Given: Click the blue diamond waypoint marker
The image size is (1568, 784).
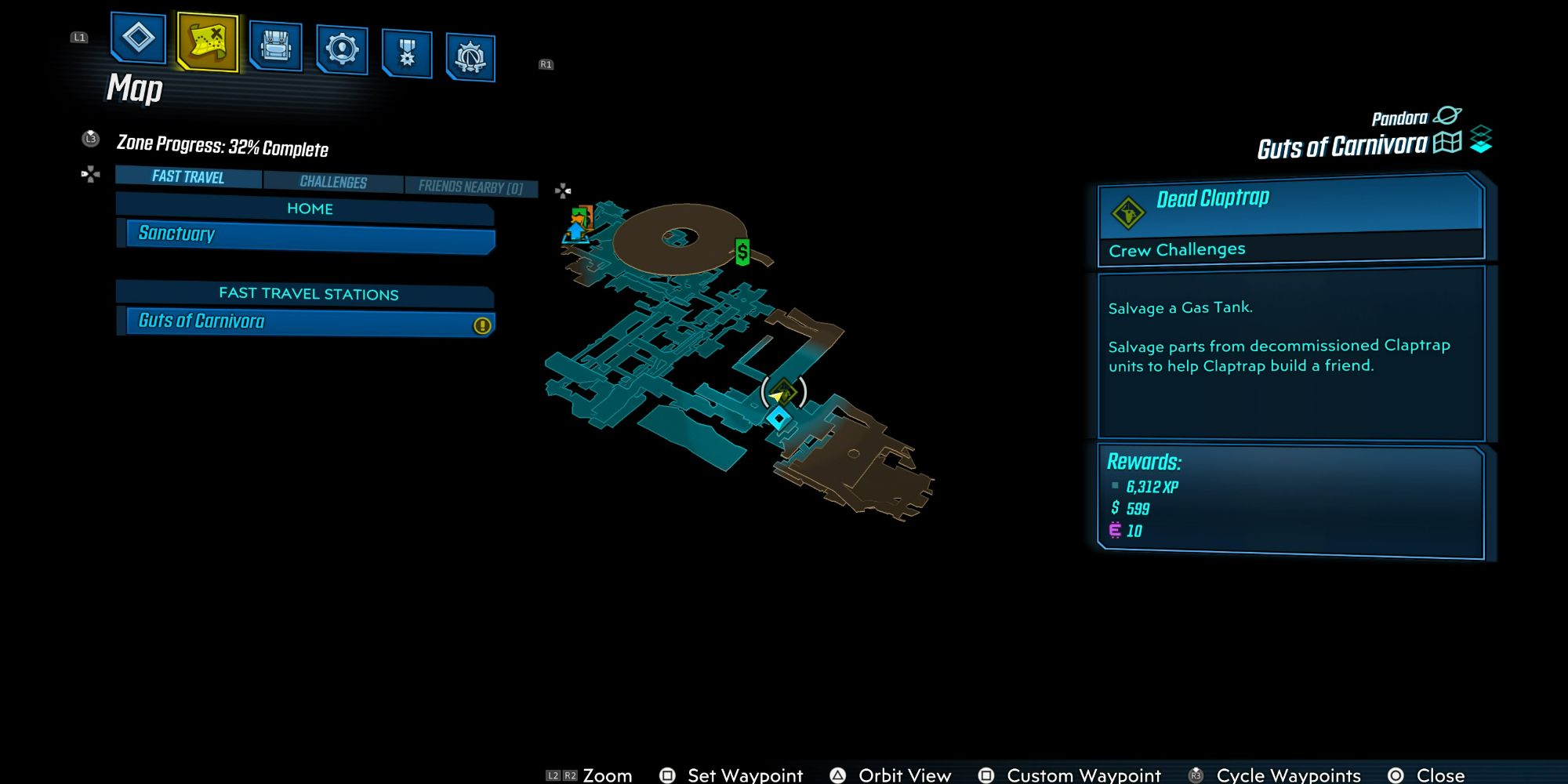Looking at the screenshot, I should (779, 419).
